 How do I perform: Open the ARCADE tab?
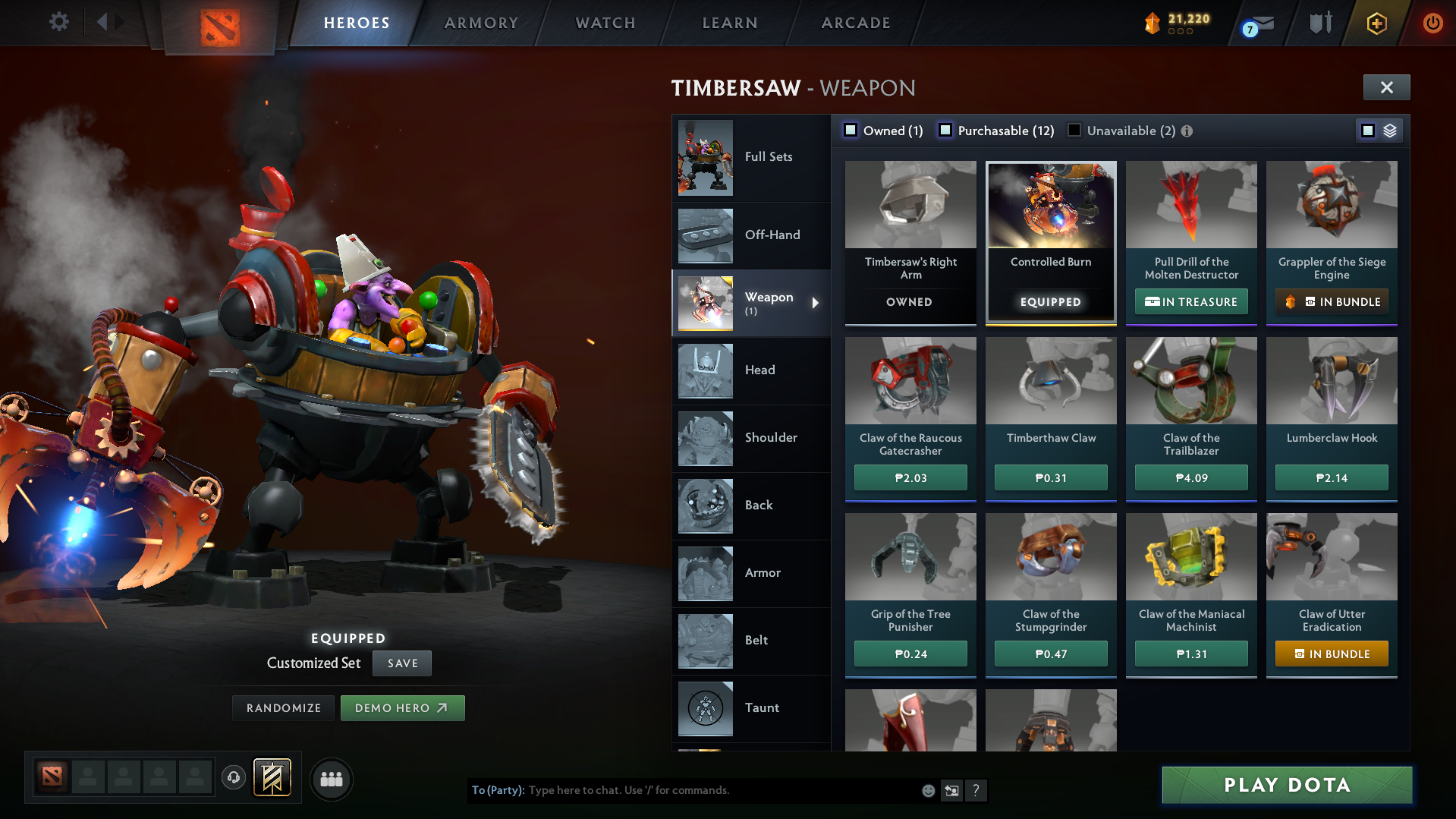coord(855,23)
